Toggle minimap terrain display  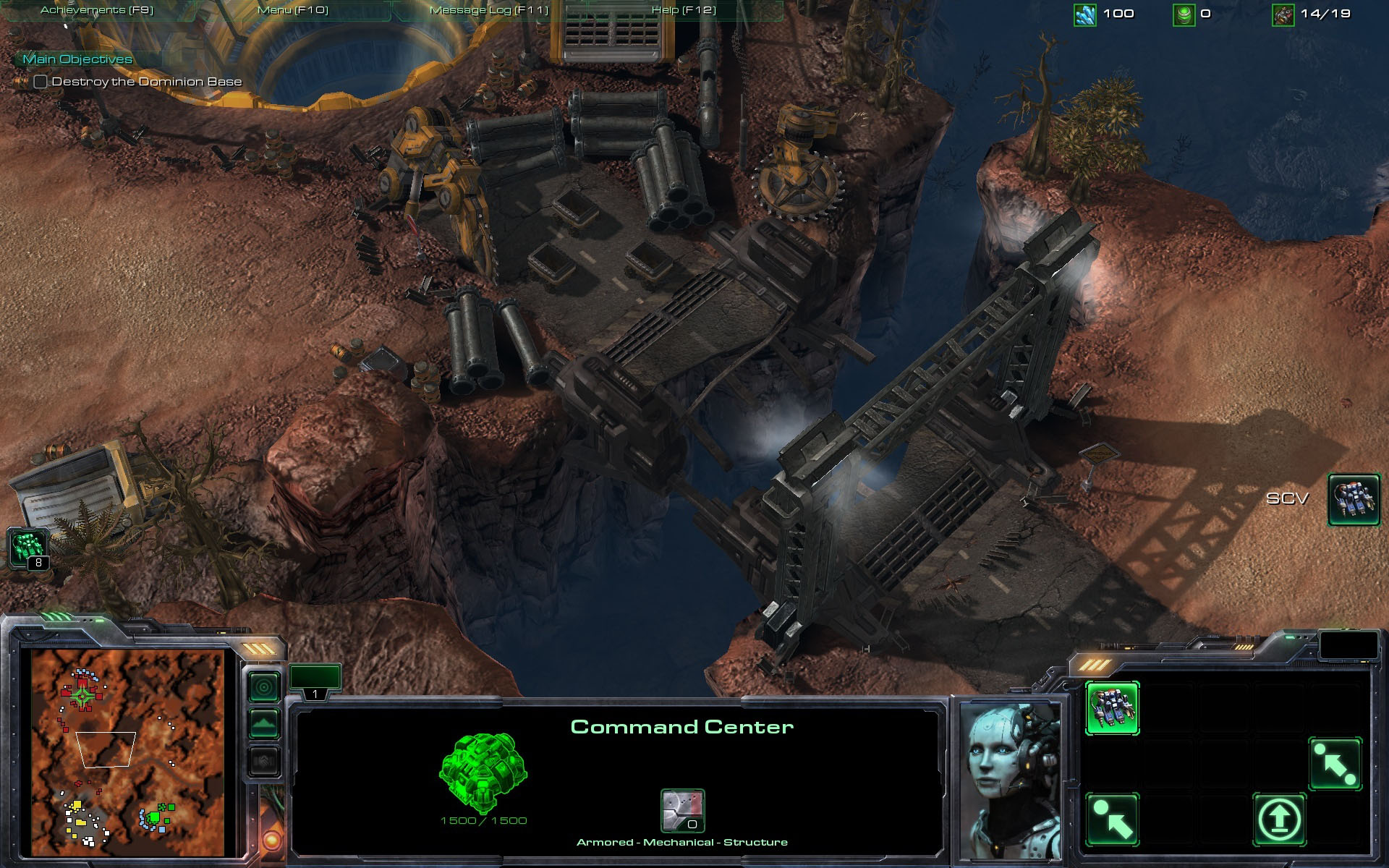[x=264, y=723]
